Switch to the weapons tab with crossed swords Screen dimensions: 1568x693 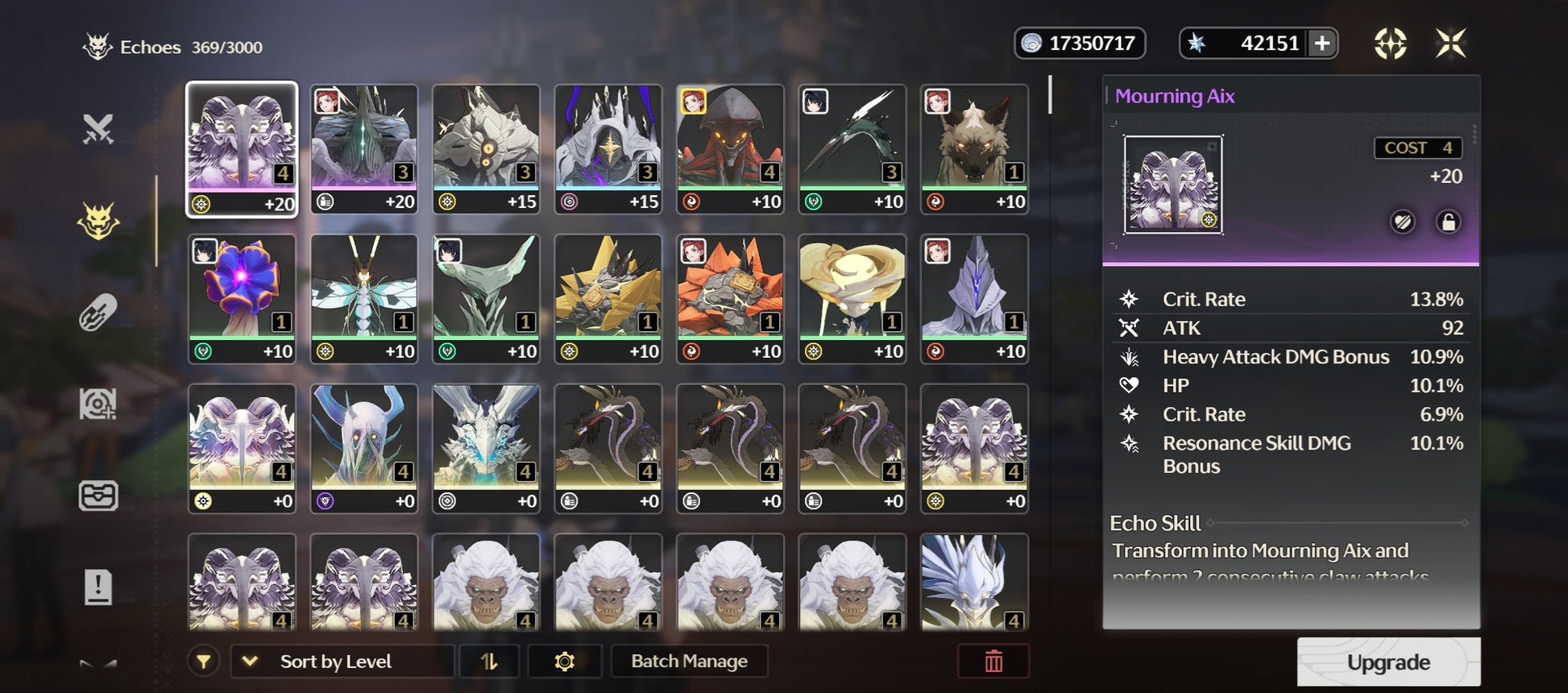(98, 129)
